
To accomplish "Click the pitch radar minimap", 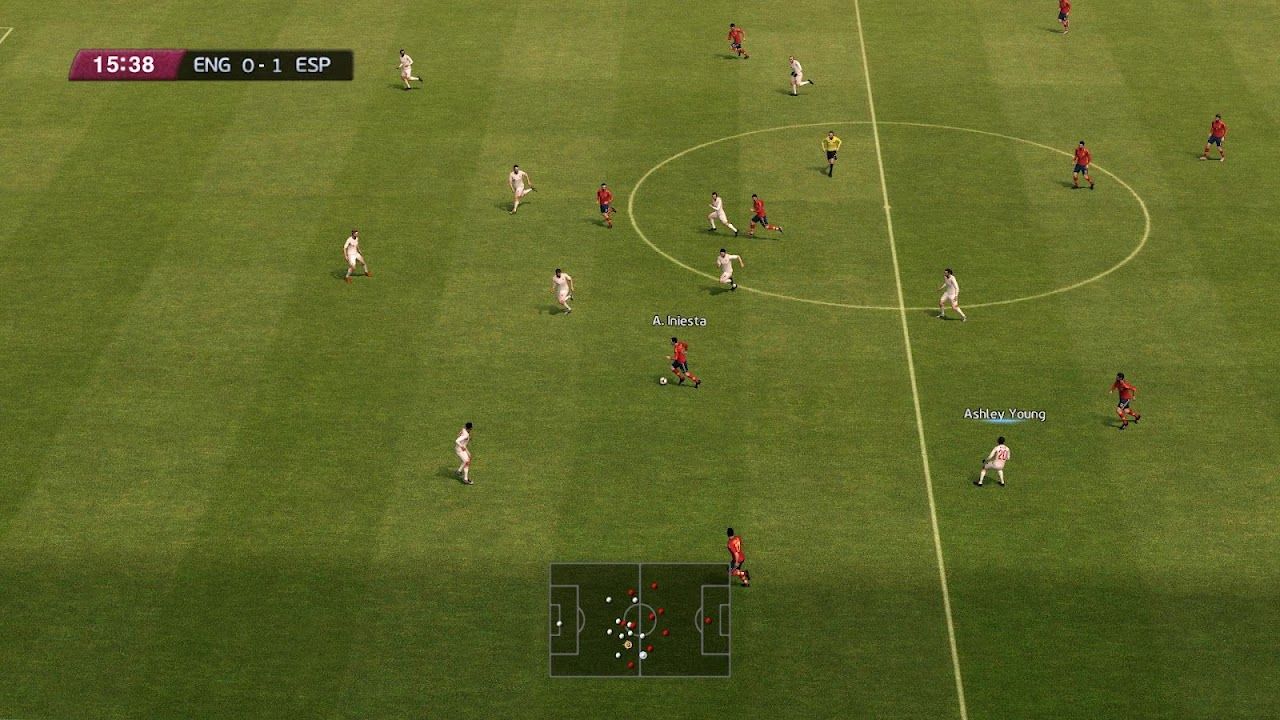I will 639,620.
